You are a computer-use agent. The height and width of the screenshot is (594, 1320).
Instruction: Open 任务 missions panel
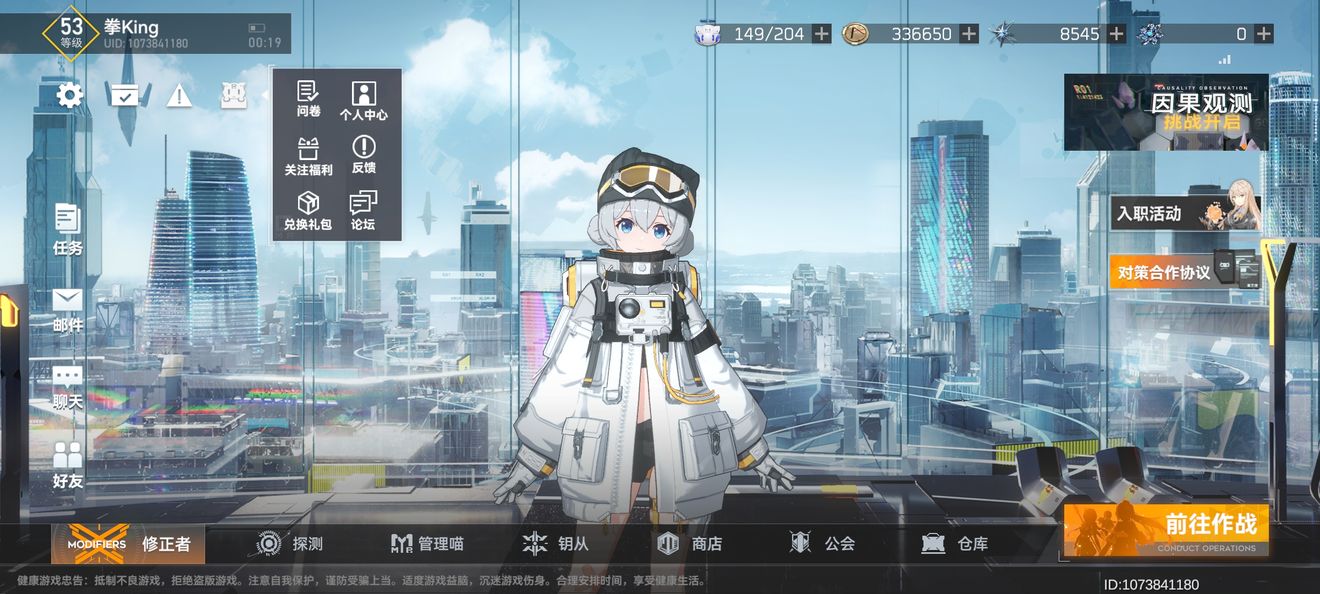[68, 229]
